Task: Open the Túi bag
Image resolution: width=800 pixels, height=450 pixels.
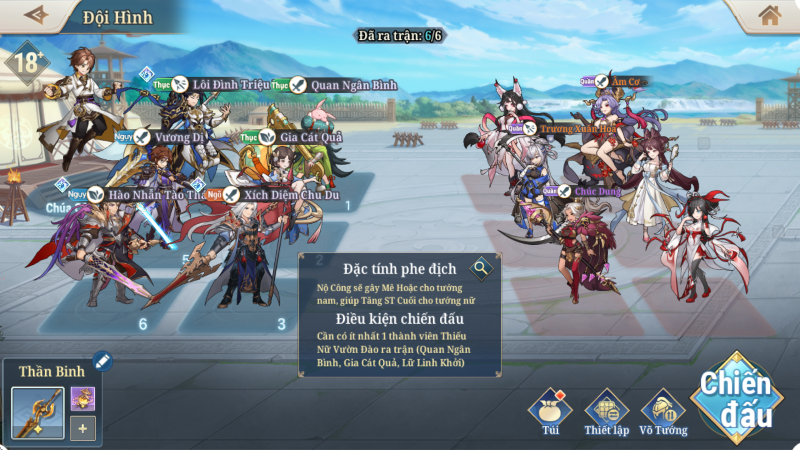Action: pos(550,411)
